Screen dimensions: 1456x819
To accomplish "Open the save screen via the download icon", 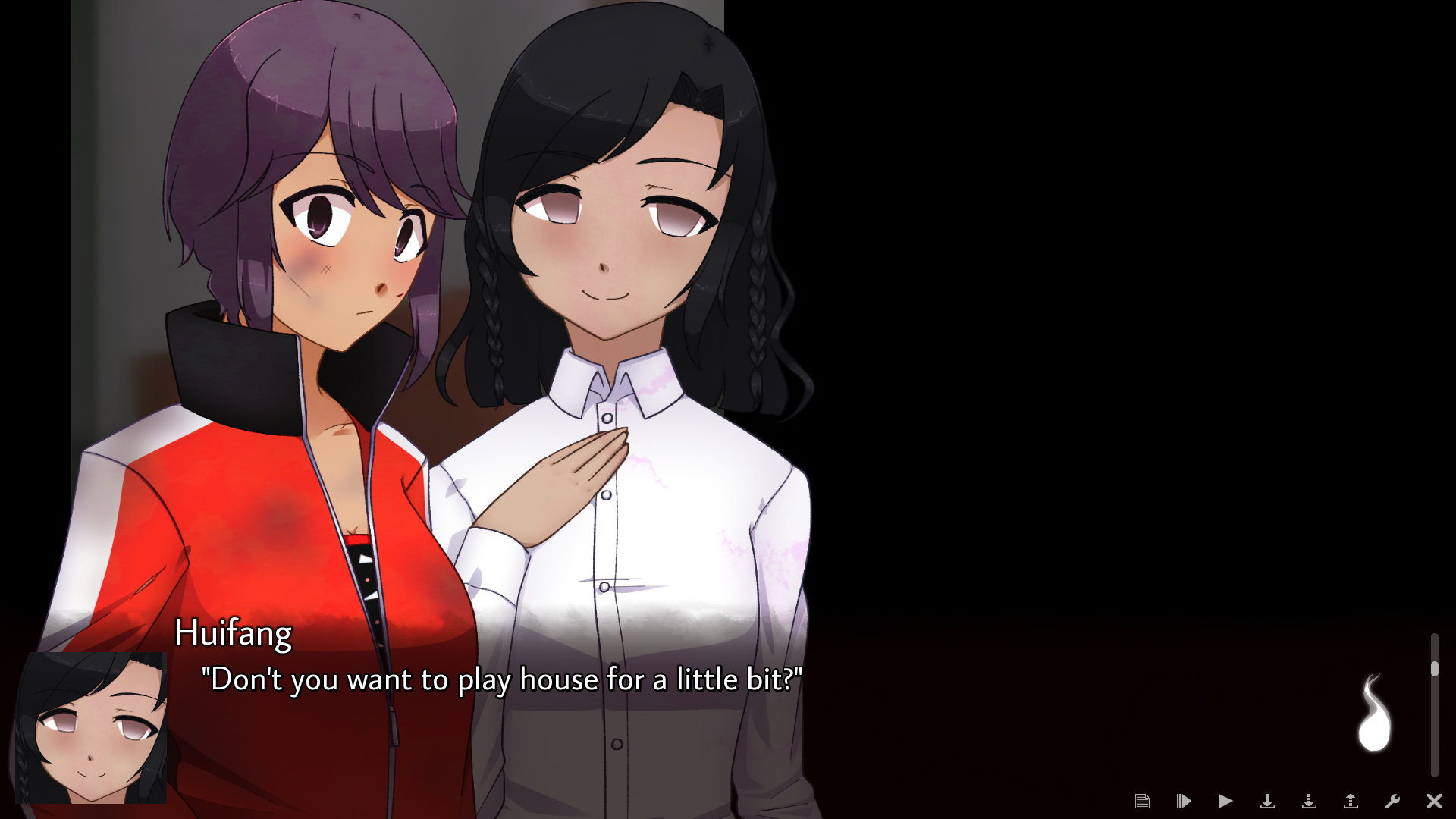I will (x=1268, y=801).
